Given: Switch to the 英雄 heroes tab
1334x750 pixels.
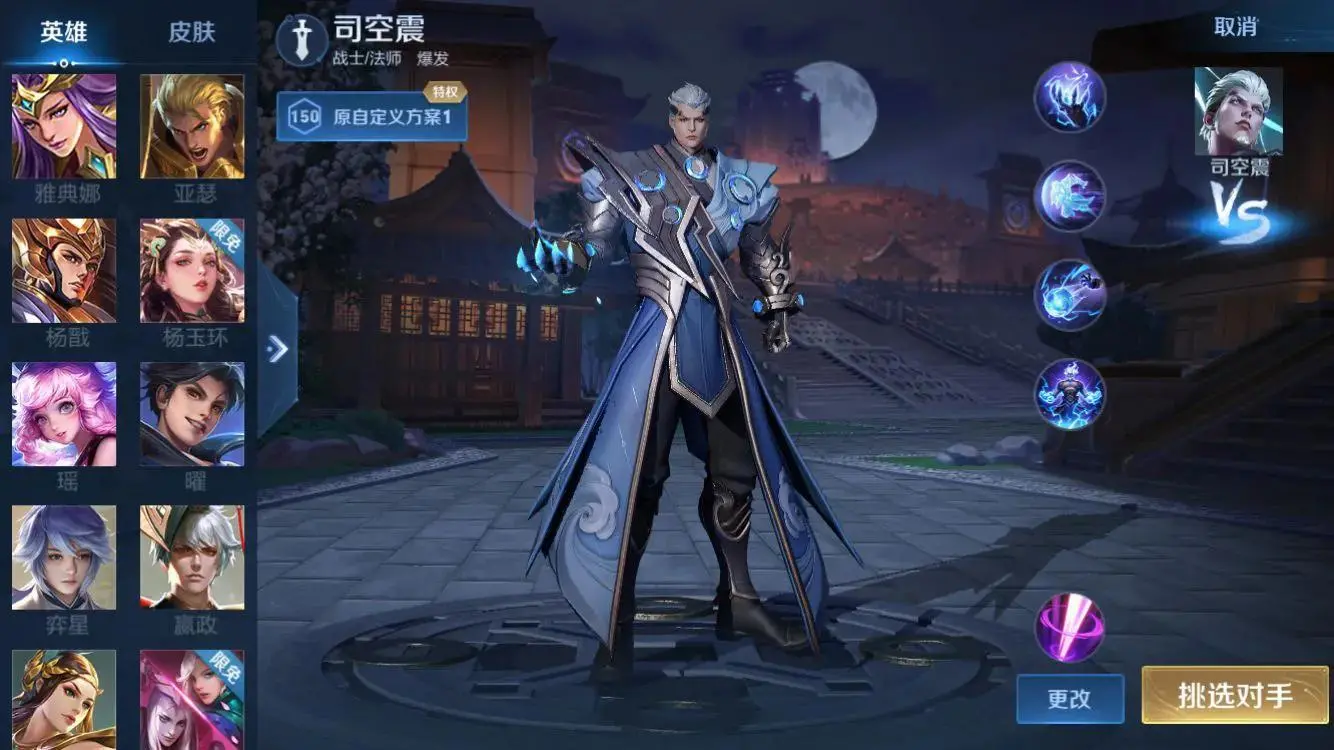Looking at the screenshot, I should pyautogui.click(x=62, y=30).
